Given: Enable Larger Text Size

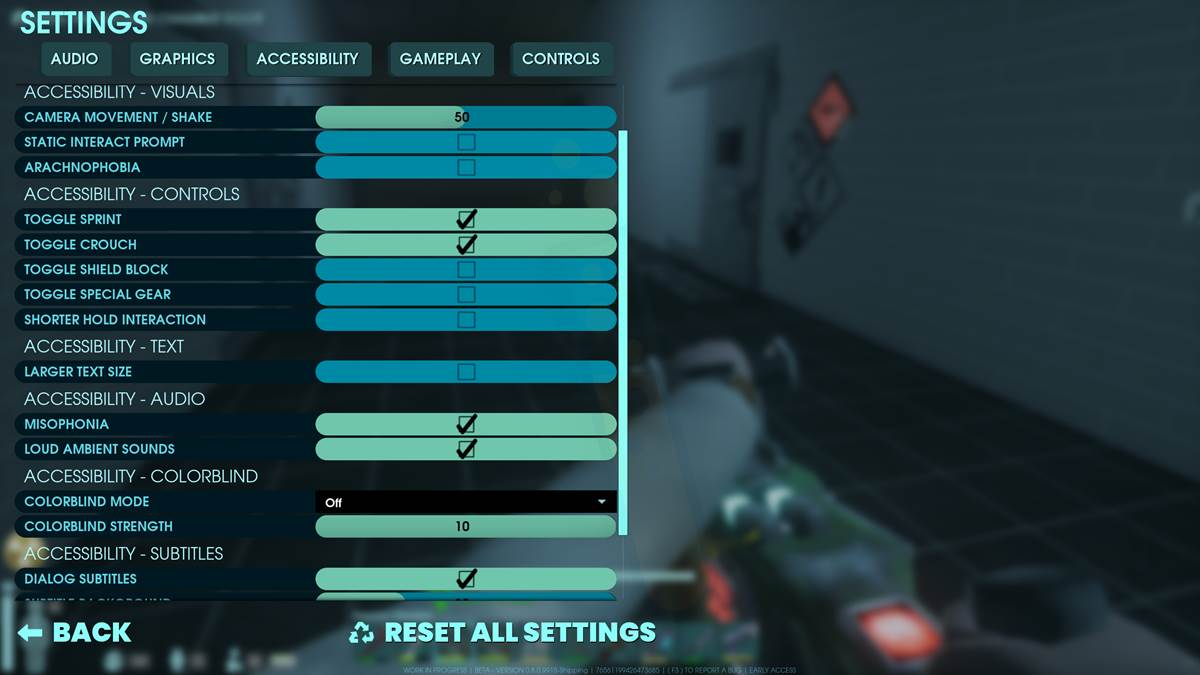Looking at the screenshot, I should click(466, 372).
